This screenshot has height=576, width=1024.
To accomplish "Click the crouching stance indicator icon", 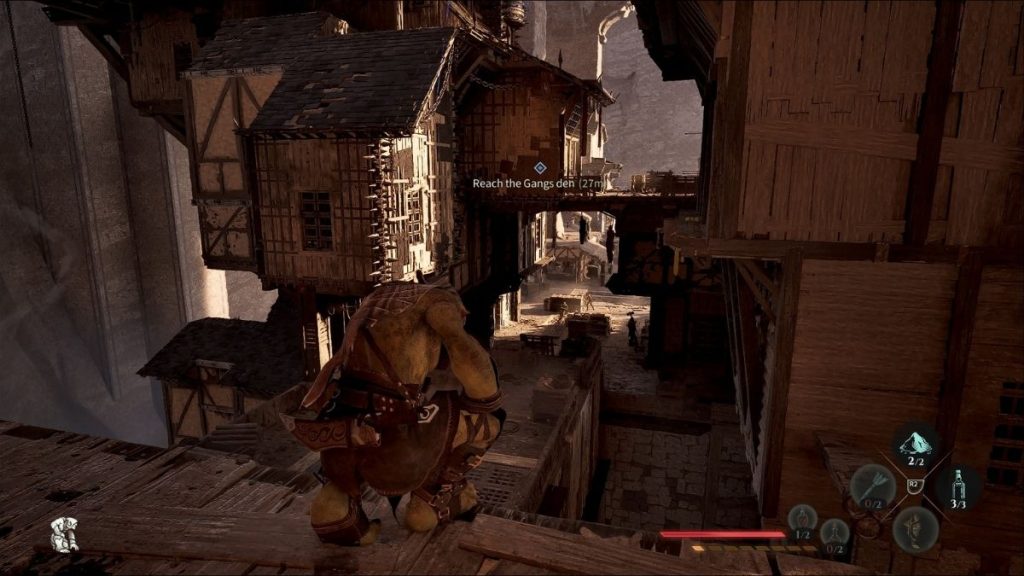I will tap(65, 534).
